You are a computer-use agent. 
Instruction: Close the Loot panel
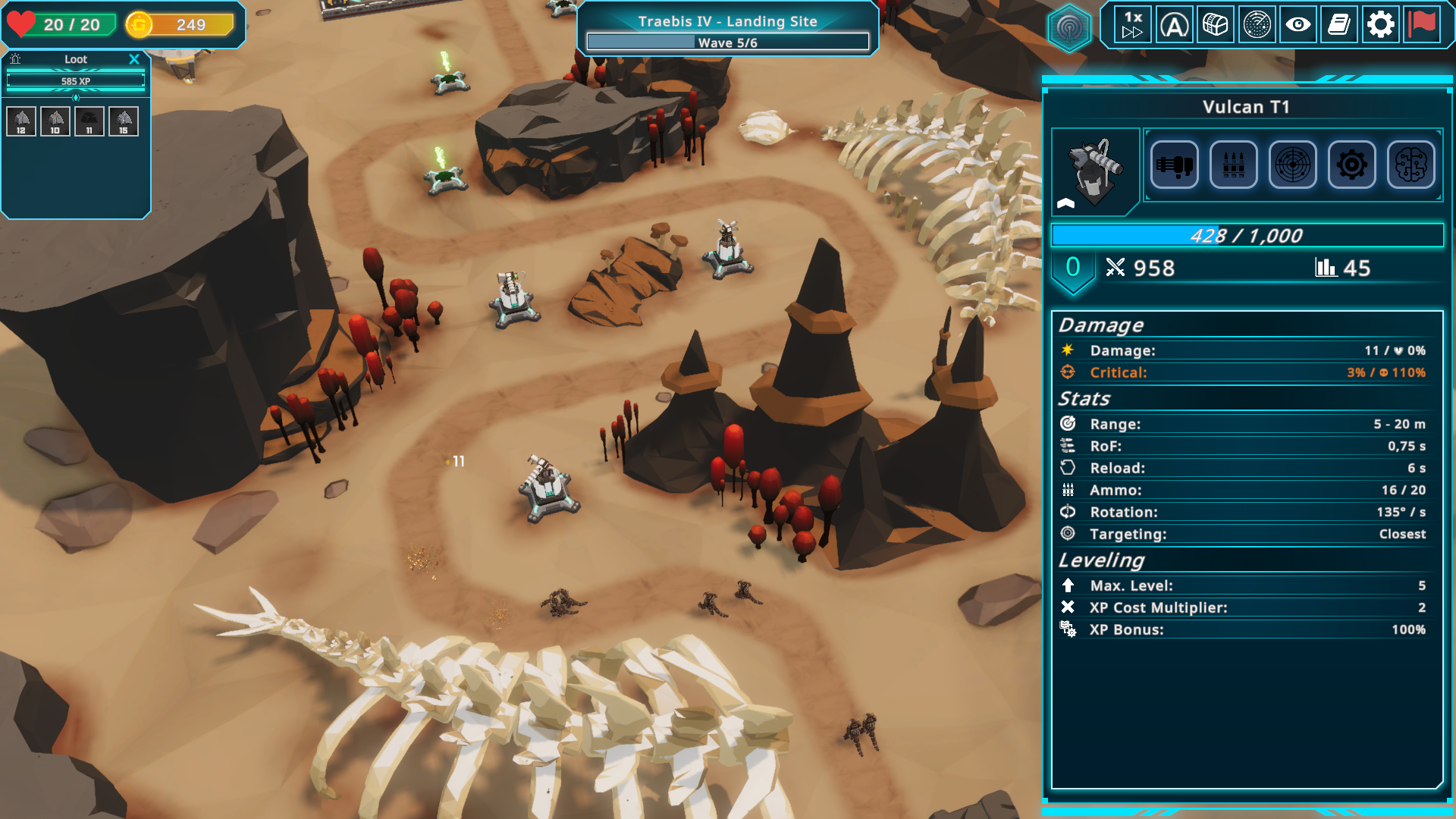pos(134,59)
